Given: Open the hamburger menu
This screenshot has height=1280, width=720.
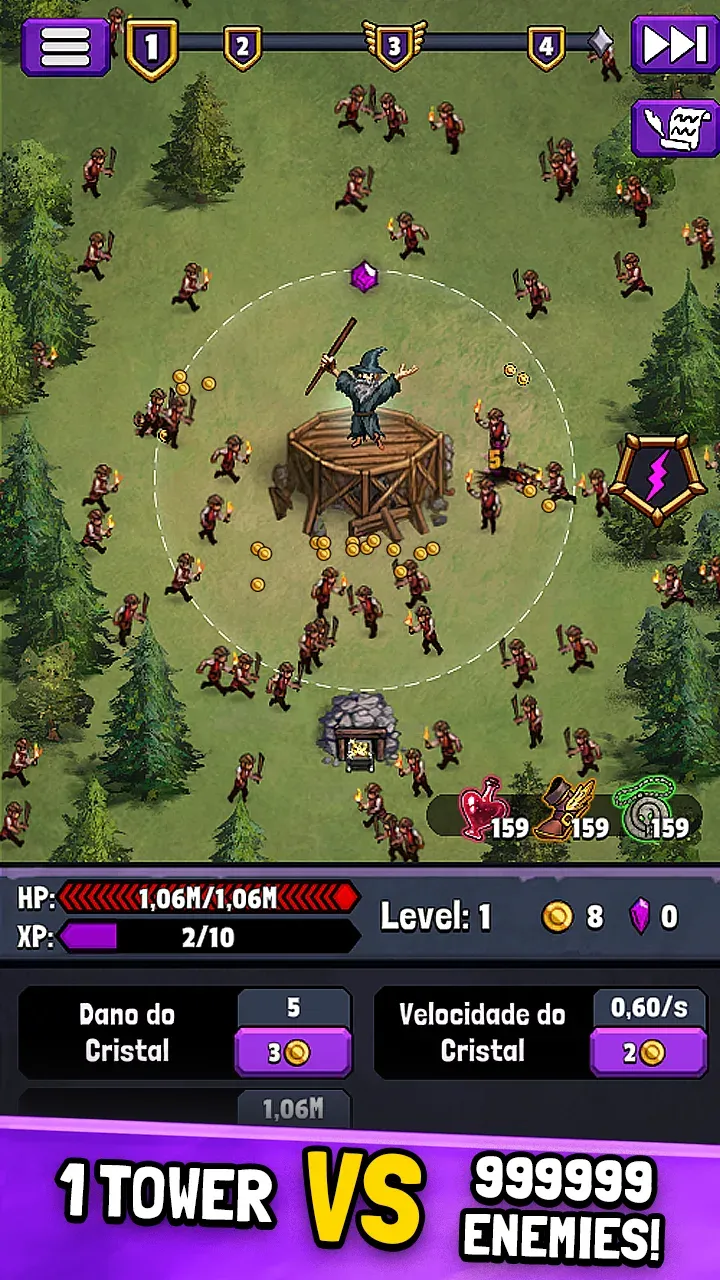Looking at the screenshot, I should click(65, 45).
